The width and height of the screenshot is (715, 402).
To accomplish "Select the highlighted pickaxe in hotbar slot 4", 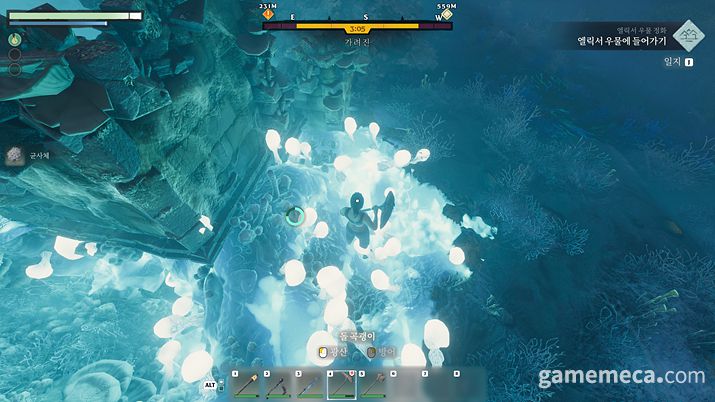I will tap(341, 385).
